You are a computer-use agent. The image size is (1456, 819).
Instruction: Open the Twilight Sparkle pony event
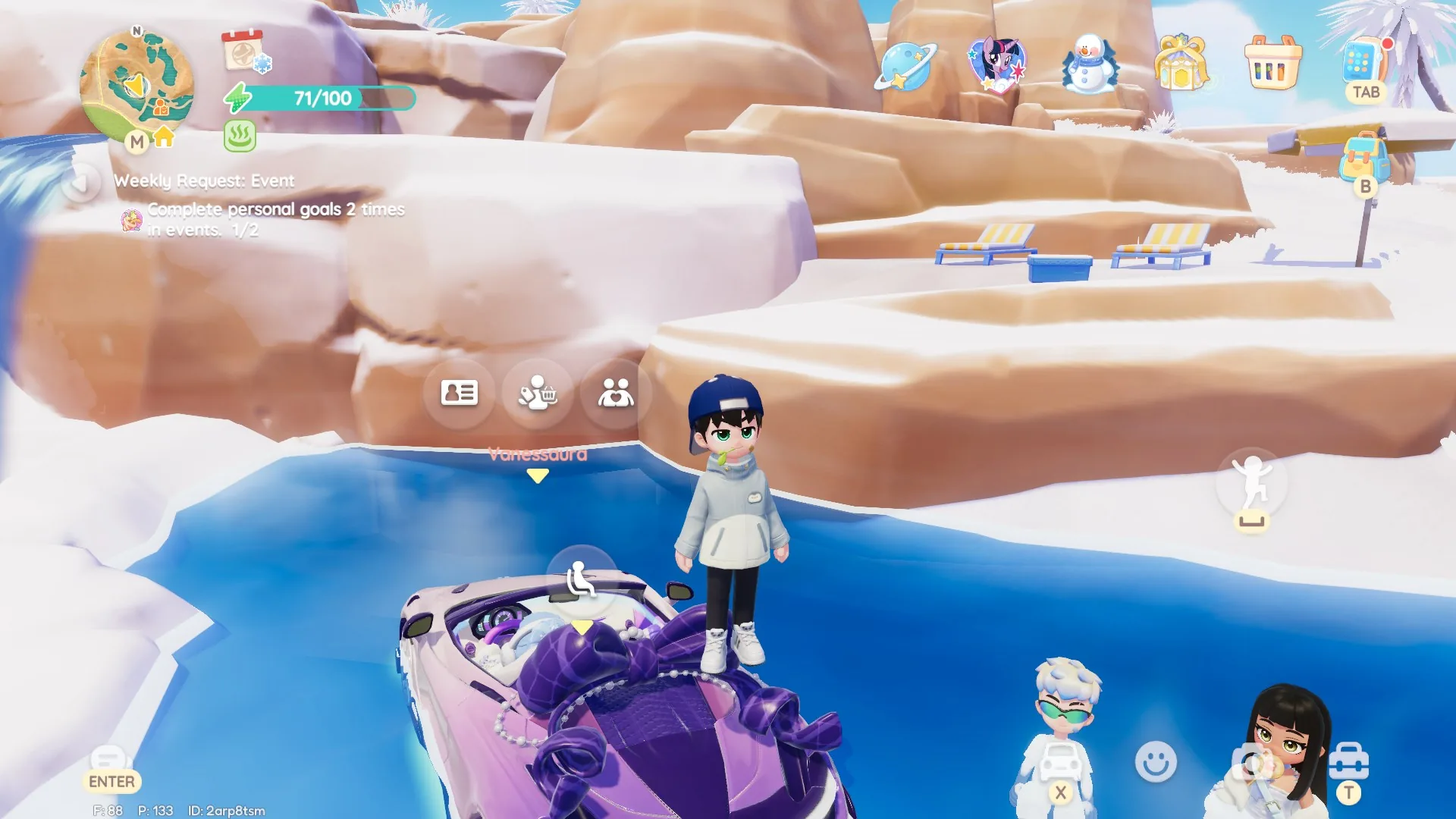(996, 64)
